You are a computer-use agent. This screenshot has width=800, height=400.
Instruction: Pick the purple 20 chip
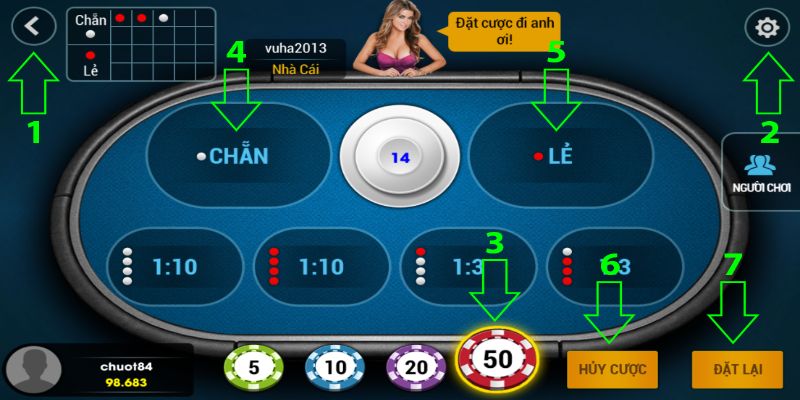click(415, 367)
